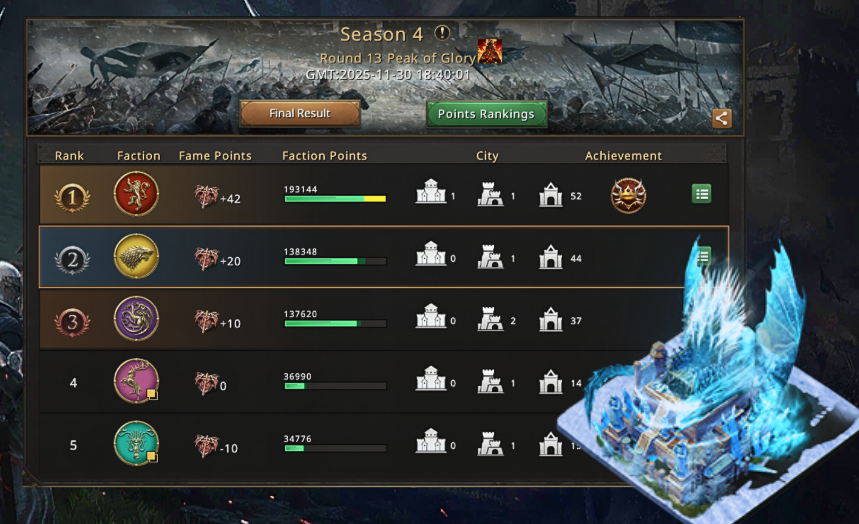Select the yellow wolf faction emblem

click(x=136, y=256)
